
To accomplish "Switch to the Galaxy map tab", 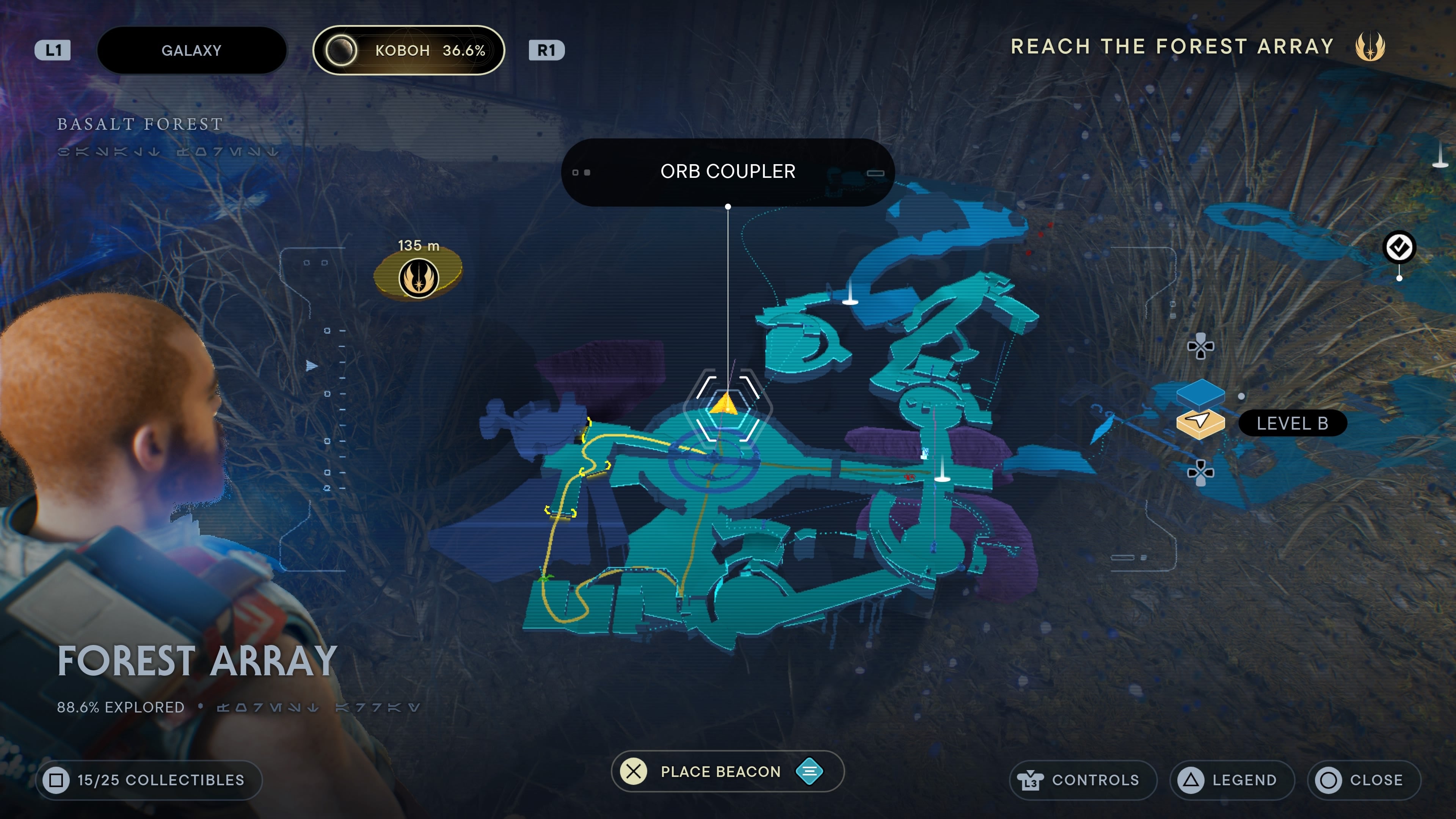I will coord(191,50).
